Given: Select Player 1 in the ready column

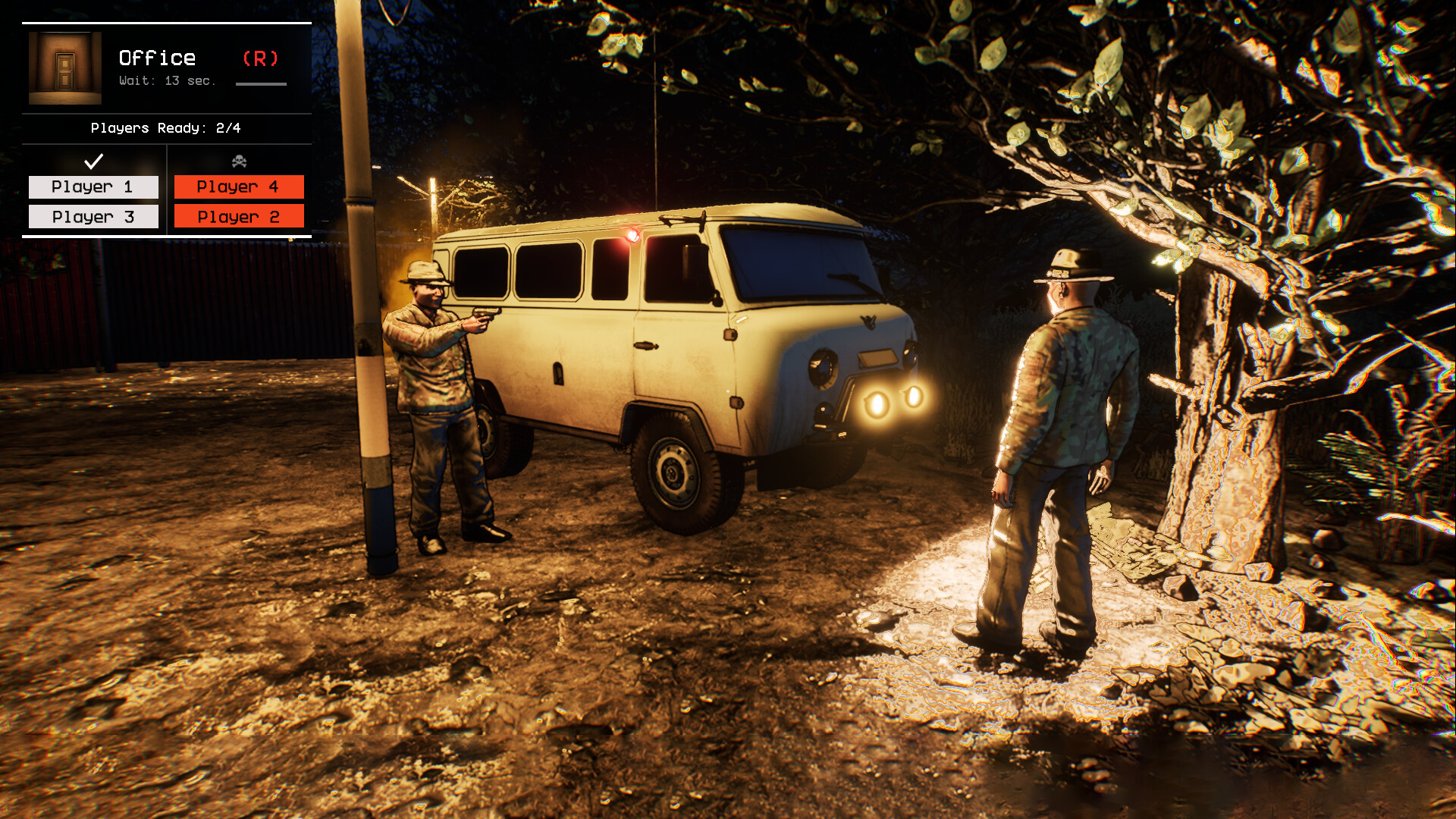Looking at the screenshot, I should 93,186.
